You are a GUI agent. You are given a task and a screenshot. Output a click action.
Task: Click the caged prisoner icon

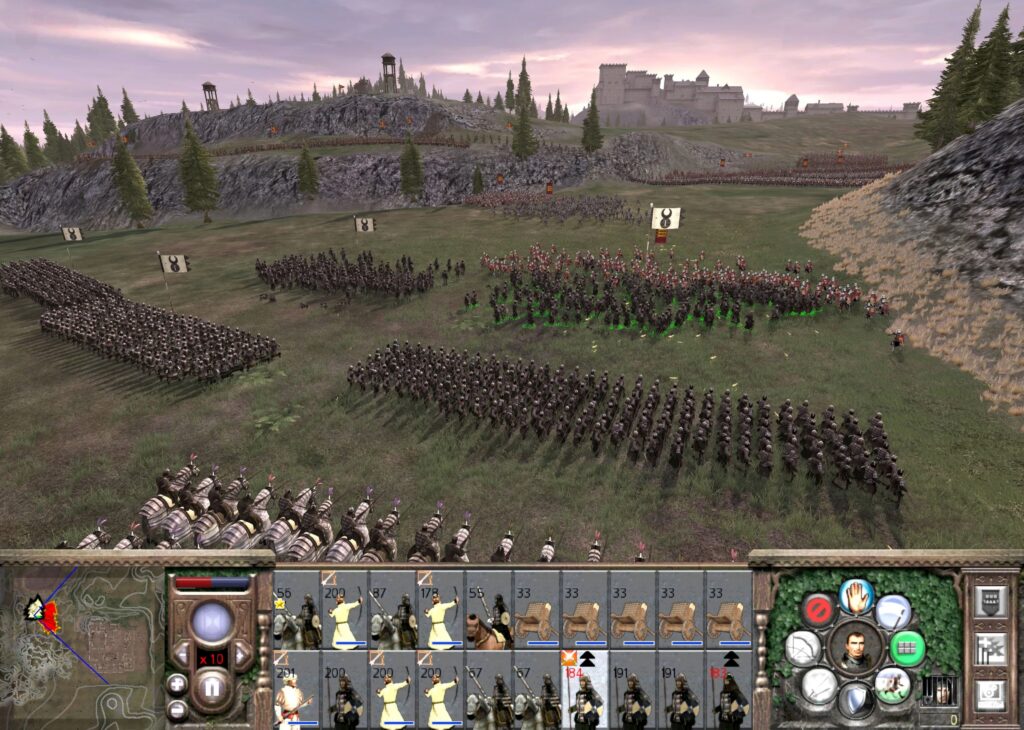point(938,690)
